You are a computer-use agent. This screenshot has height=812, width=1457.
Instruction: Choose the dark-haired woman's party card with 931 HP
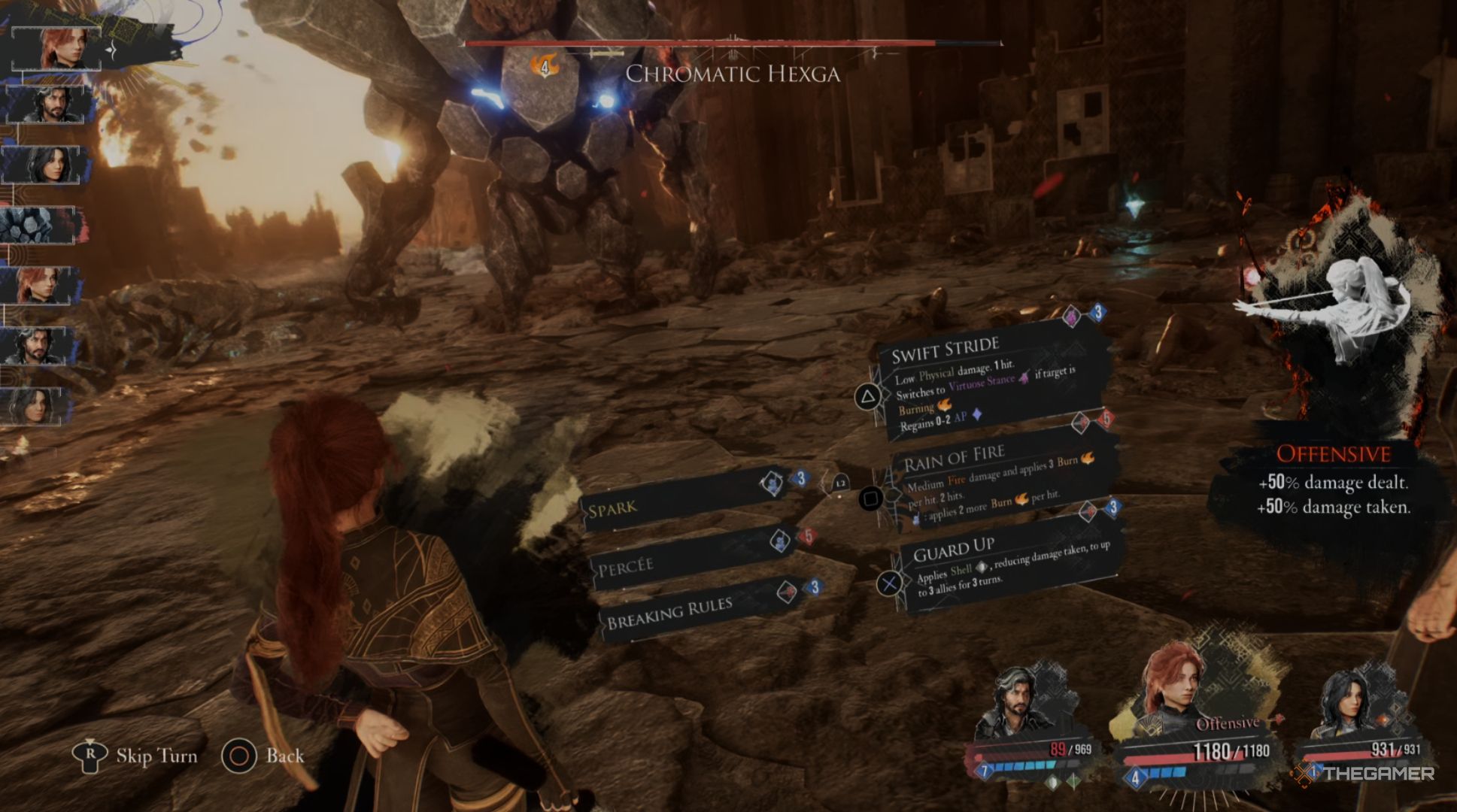pyautogui.click(x=1361, y=722)
